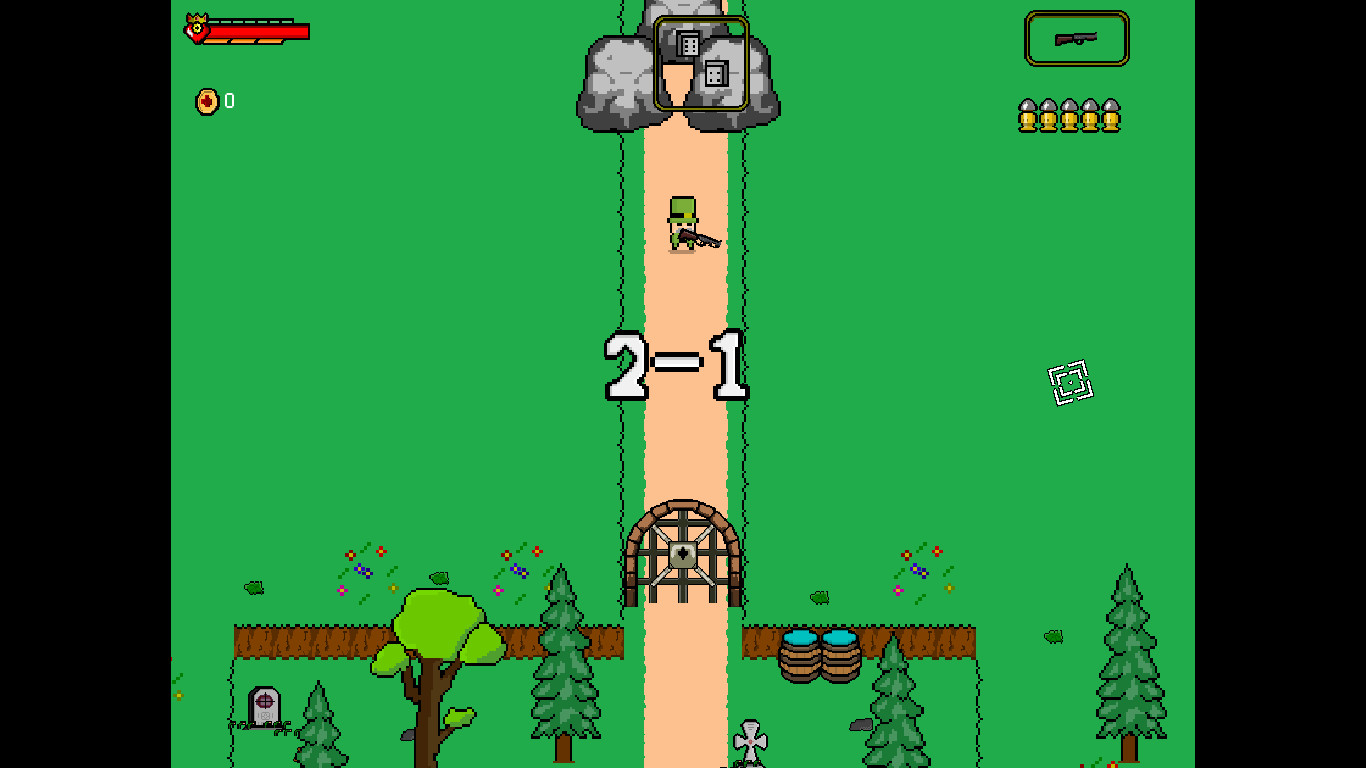
Task: Click the coin counter showing 0
Action: [x=227, y=101]
